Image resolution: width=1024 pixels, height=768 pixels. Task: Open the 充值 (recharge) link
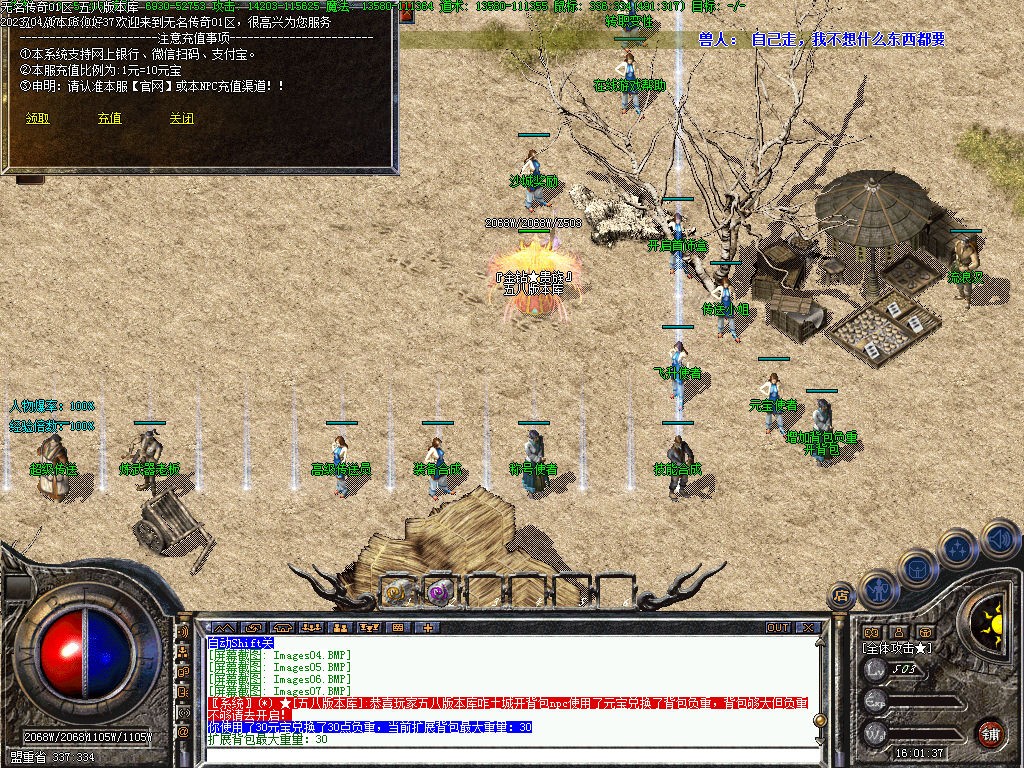(109, 118)
